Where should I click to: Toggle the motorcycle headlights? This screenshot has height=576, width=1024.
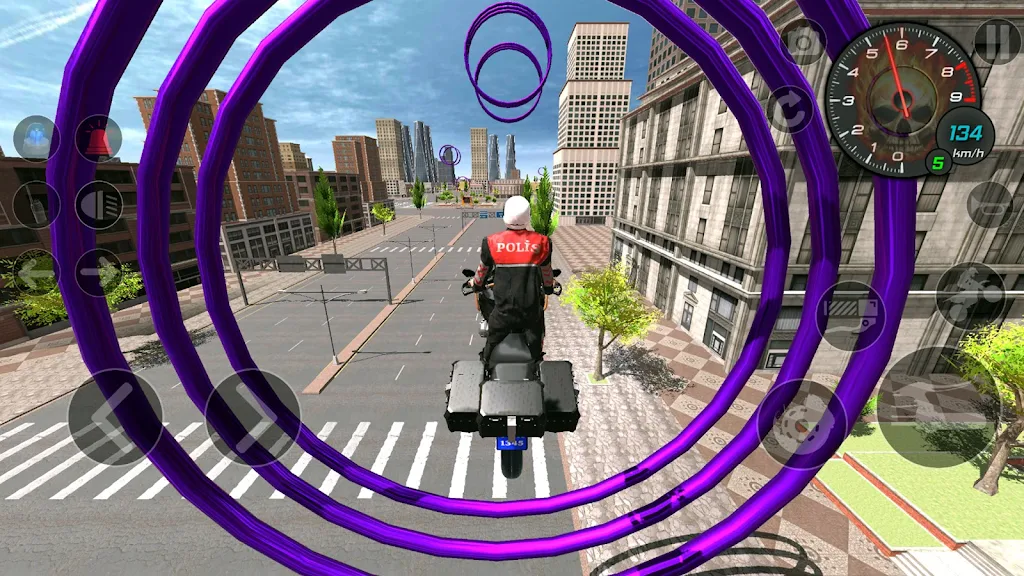pos(98,205)
